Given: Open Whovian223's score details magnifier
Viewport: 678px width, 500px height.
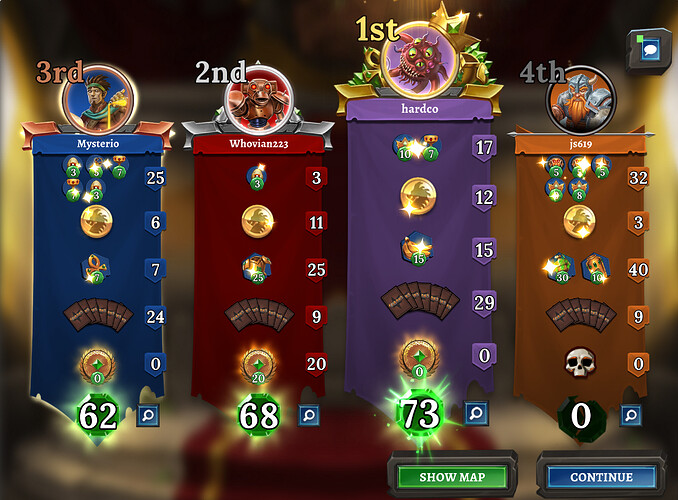Looking at the screenshot, I should [309, 413].
